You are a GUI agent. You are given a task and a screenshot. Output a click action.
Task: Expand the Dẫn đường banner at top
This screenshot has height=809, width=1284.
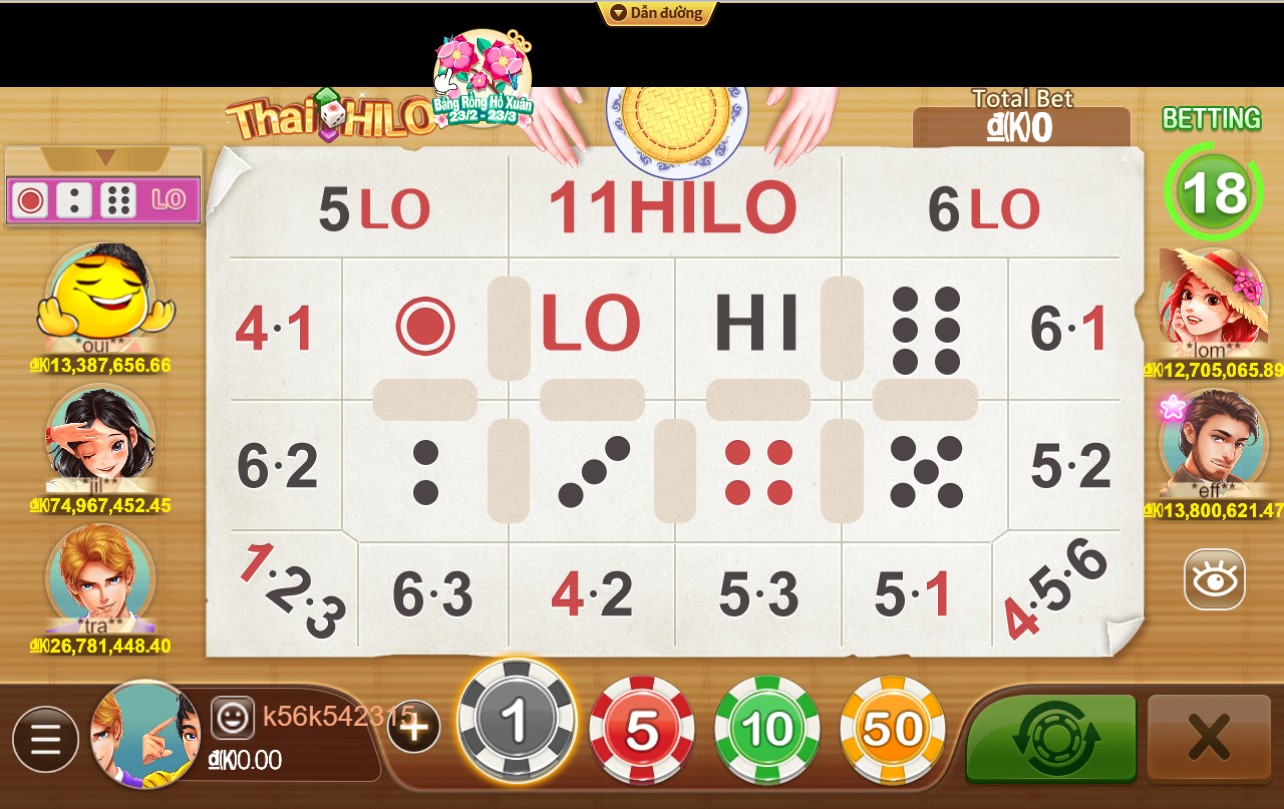click(657, 13)
